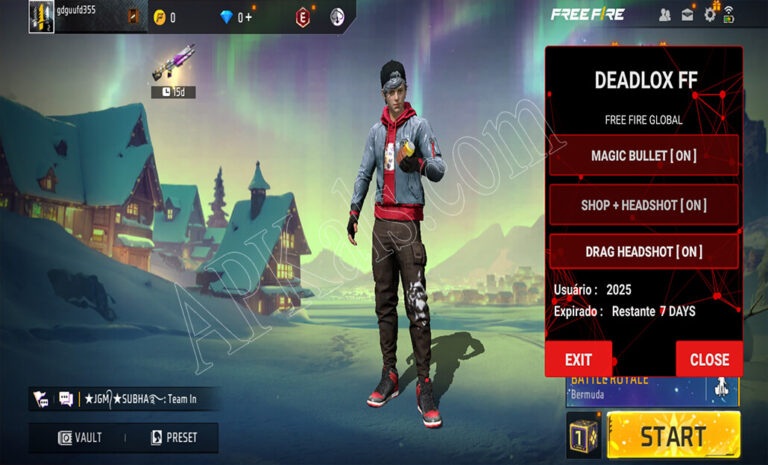Click the red EXIT button
This screenshot has width=768, height=465.
pos(578,359)
